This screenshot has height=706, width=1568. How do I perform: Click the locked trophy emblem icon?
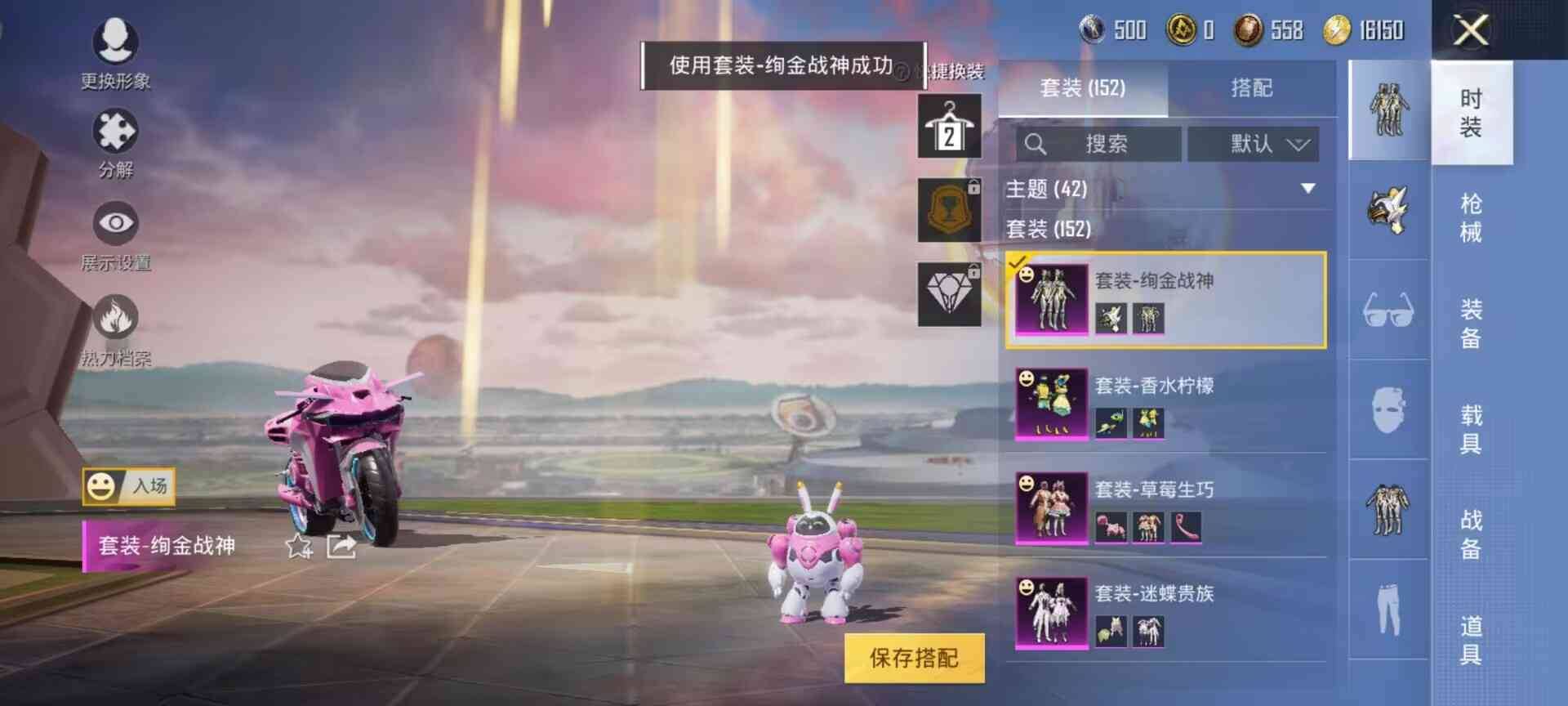(950, 211)
